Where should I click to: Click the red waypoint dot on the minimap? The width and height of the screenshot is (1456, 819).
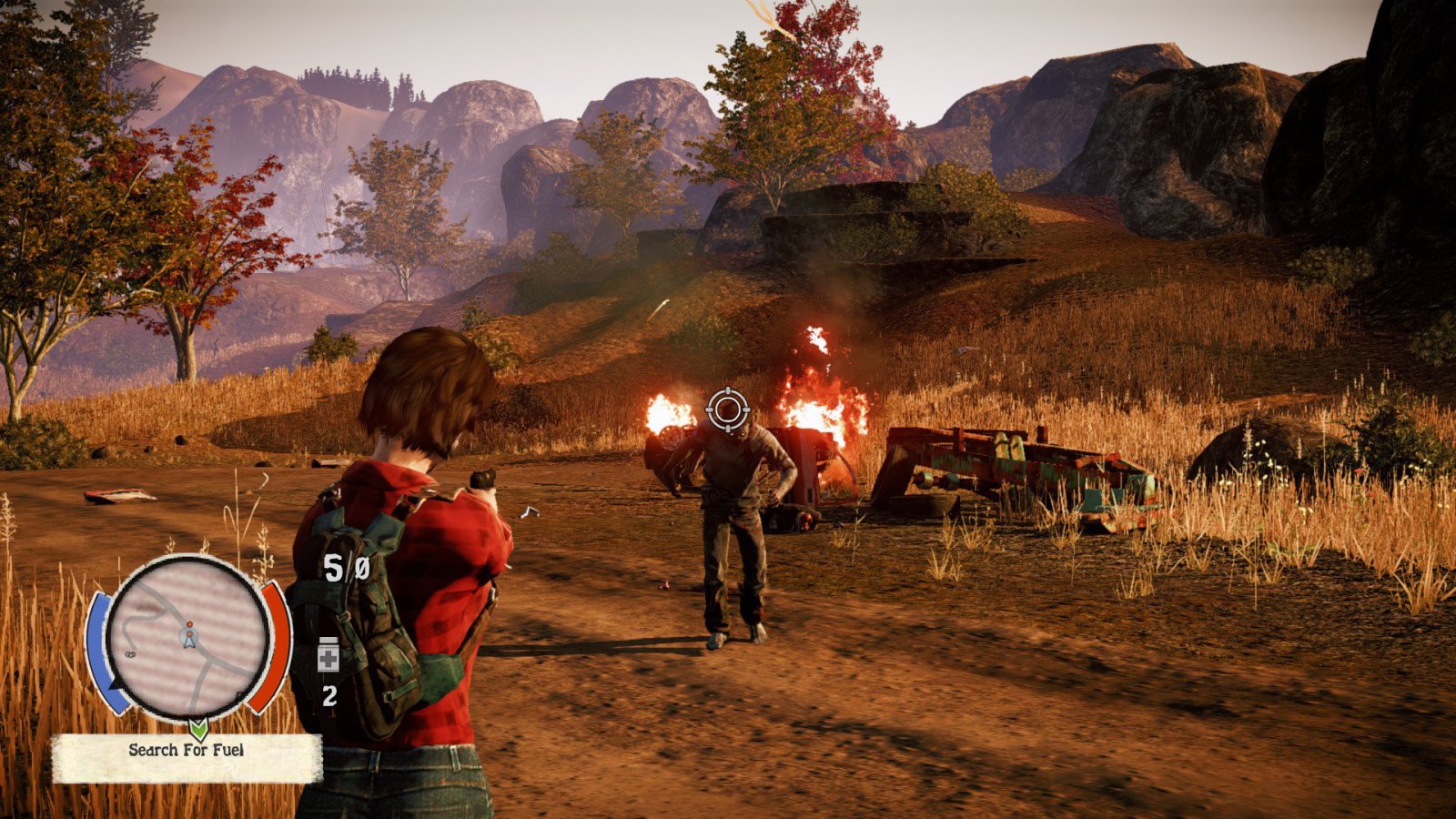190,624
